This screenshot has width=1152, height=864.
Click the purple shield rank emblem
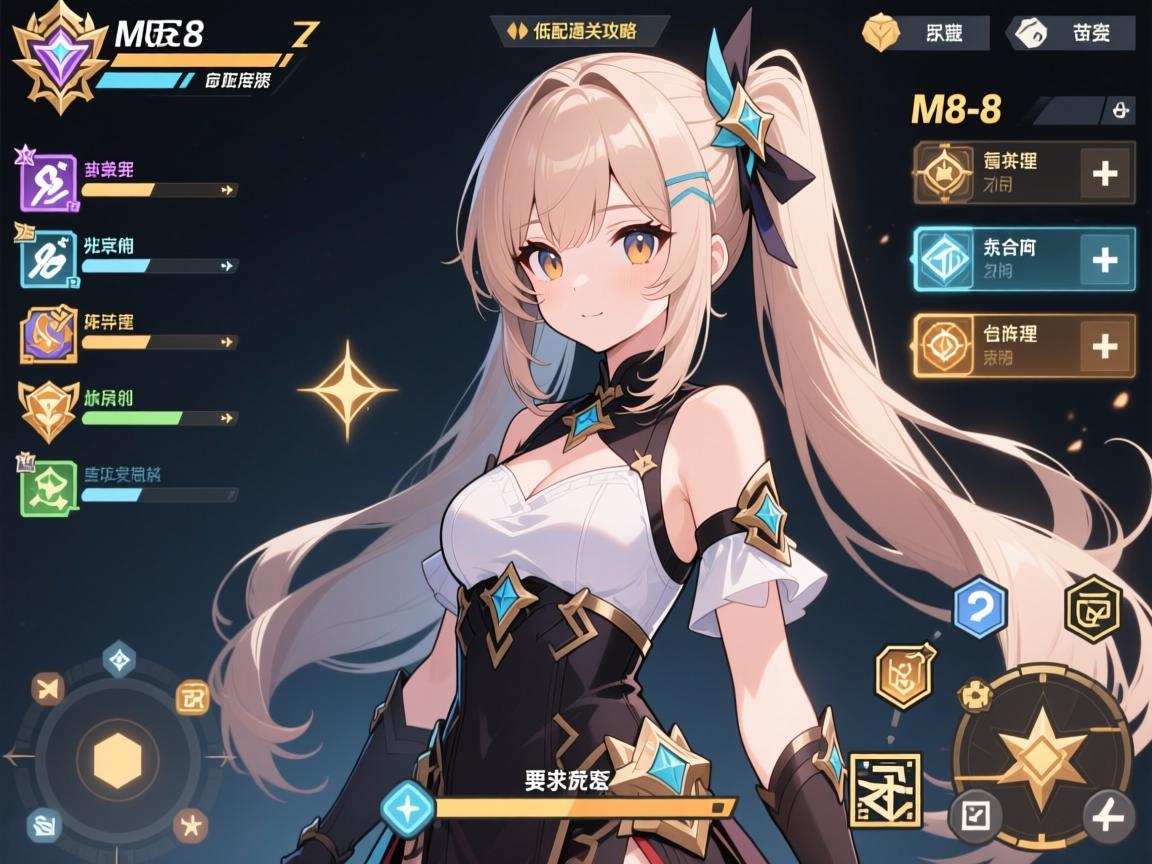pos(60,57)
